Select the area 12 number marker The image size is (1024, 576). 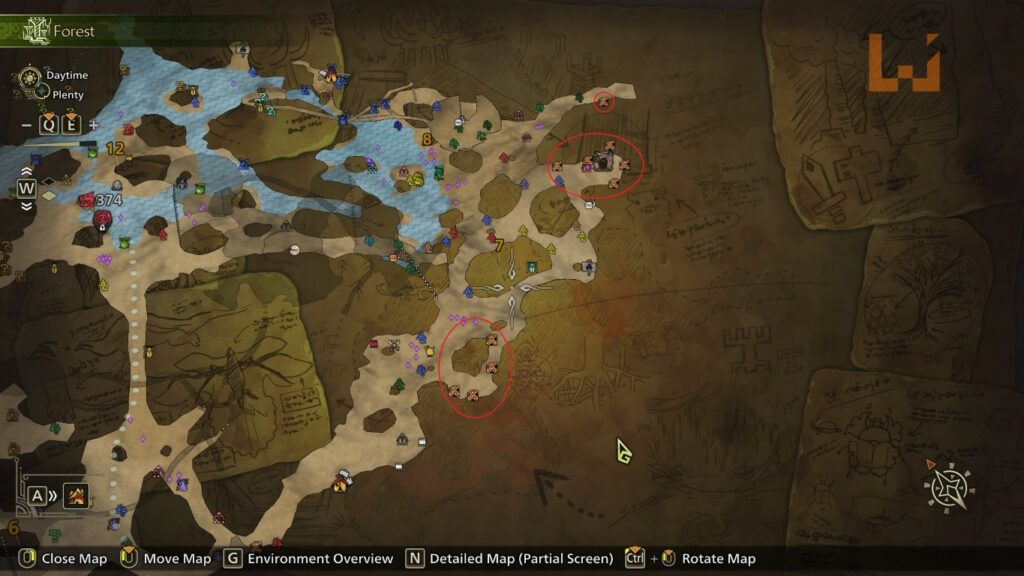(x=115, y=148)
